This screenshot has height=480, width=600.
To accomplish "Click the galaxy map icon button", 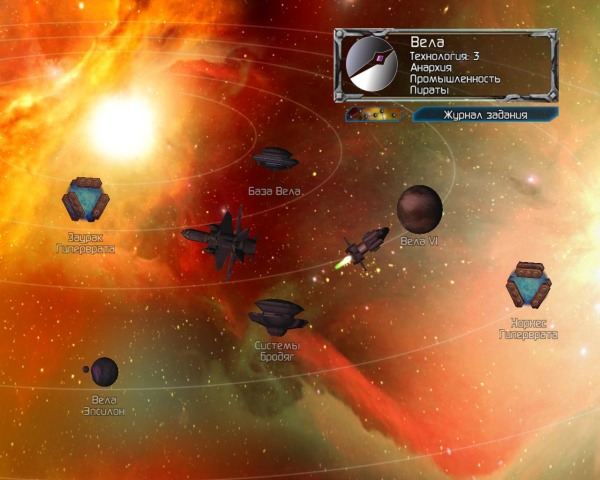I will (374, 114).
